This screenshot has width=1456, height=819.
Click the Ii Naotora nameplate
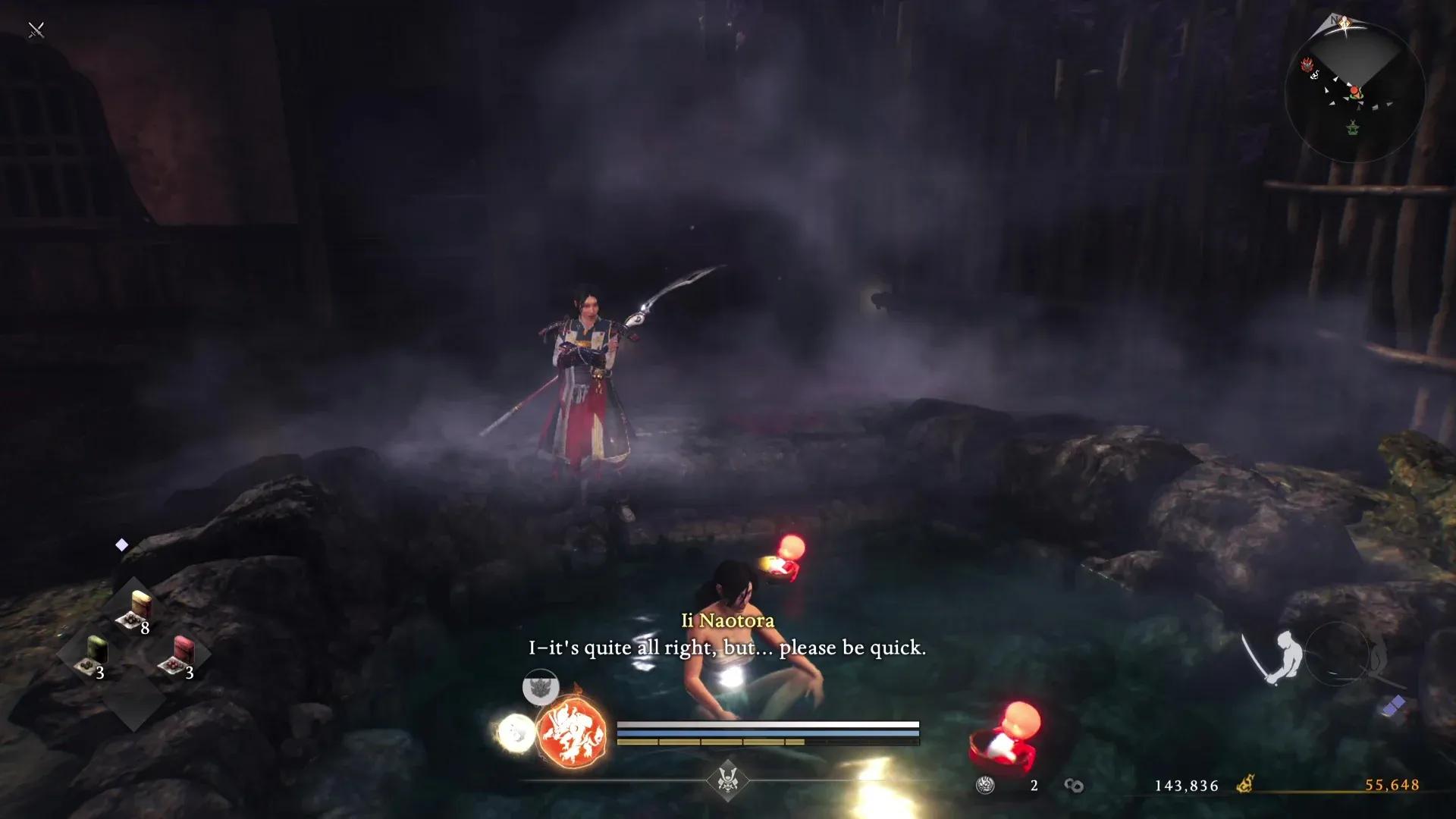[x=726, y=621]
